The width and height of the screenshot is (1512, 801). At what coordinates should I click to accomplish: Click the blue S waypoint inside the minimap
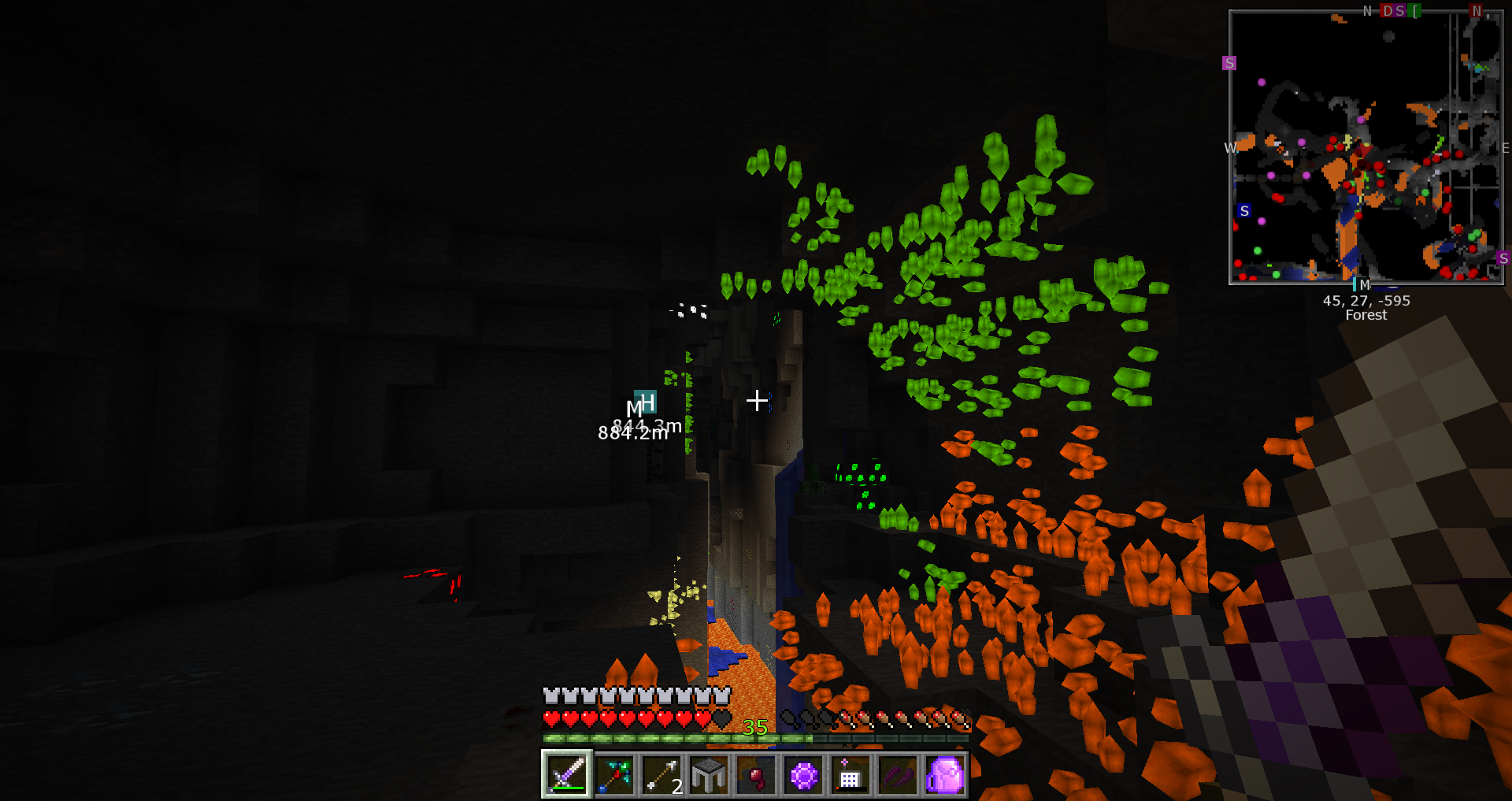pos(1243,211)
